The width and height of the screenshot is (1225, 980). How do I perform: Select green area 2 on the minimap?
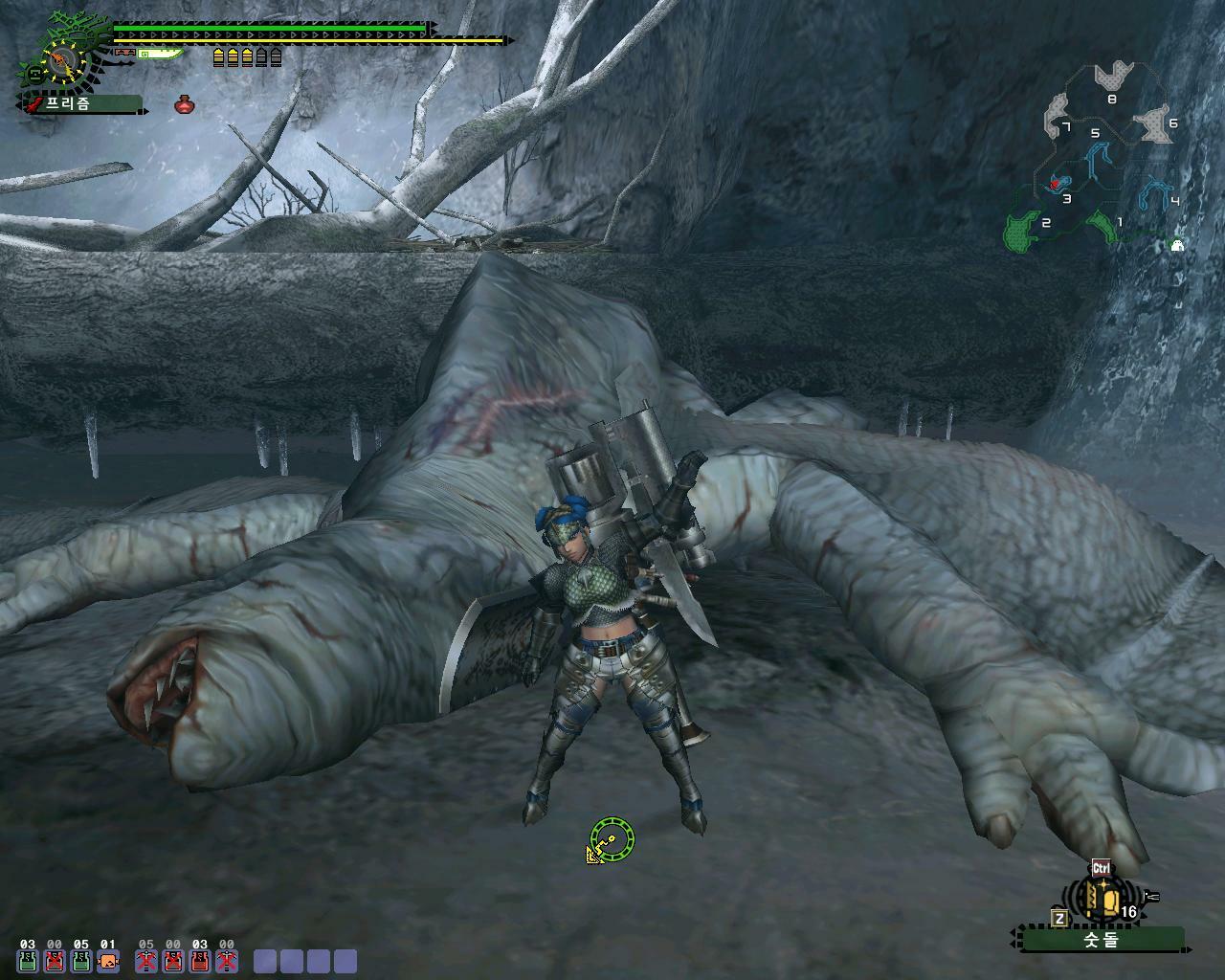[1022, 231]
